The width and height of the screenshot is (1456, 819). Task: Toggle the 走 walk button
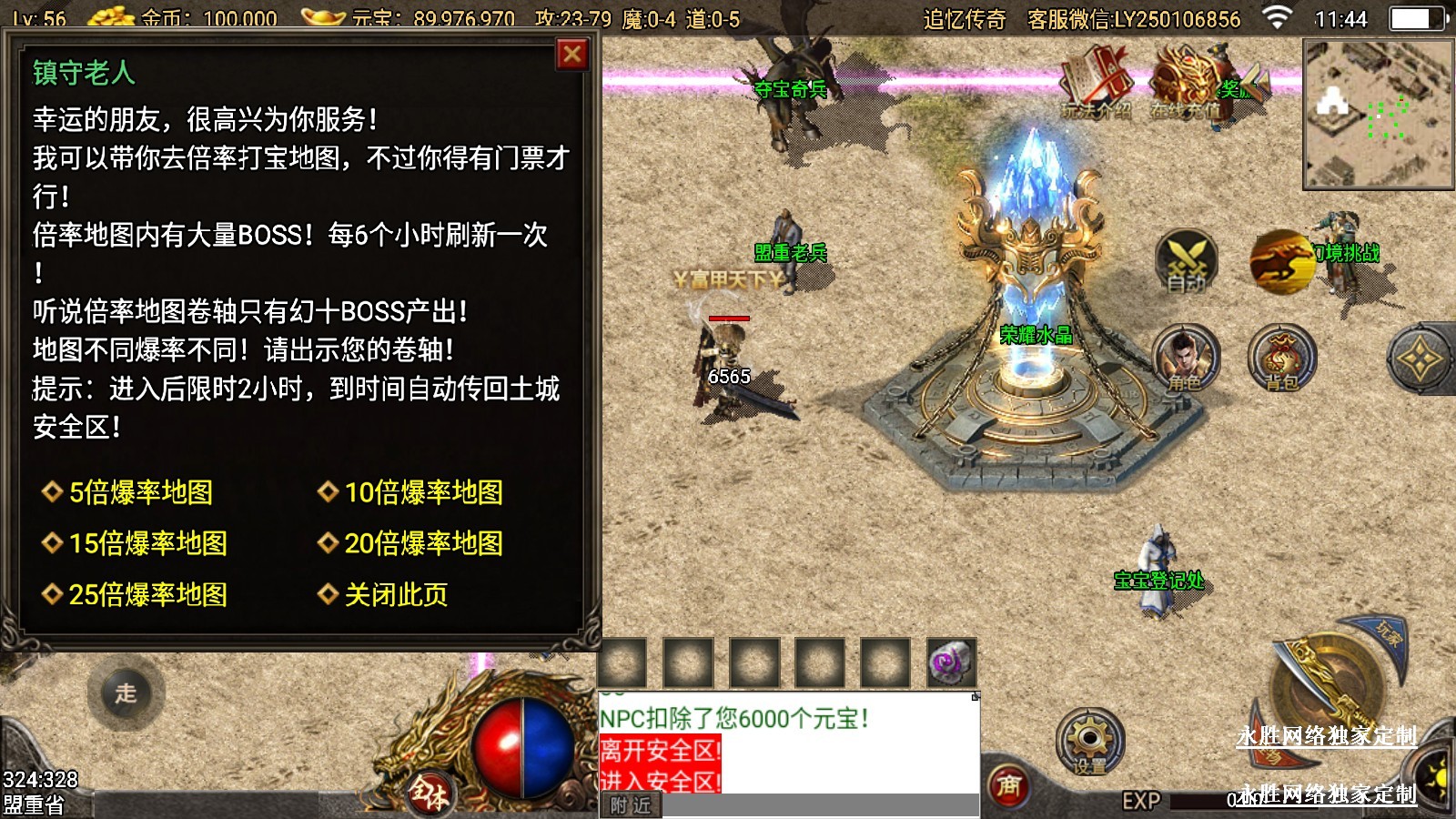pyautogui.click(x=126, y=693)
